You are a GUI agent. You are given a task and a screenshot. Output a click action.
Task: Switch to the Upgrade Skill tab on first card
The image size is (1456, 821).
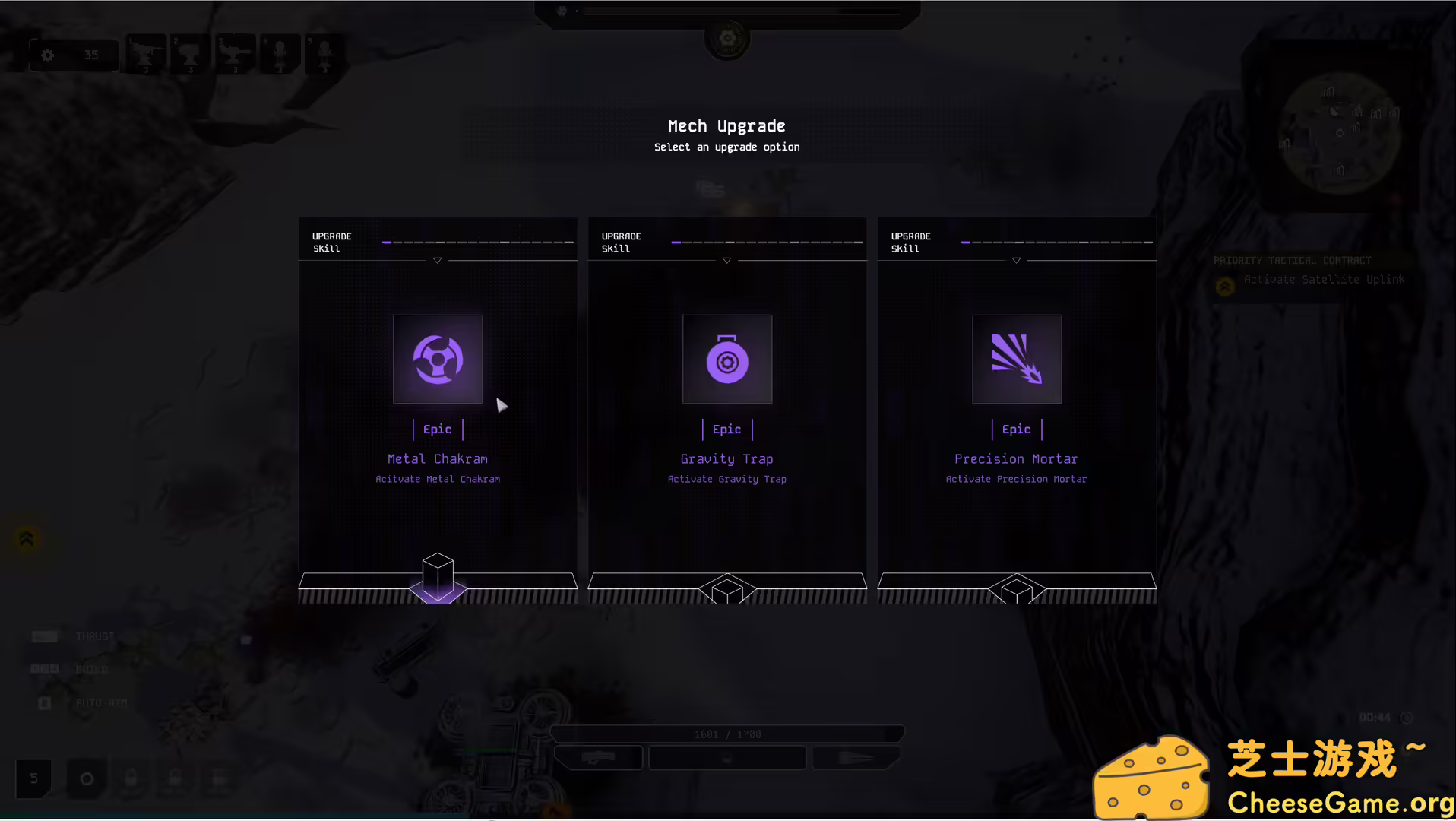tap(331, 242)
